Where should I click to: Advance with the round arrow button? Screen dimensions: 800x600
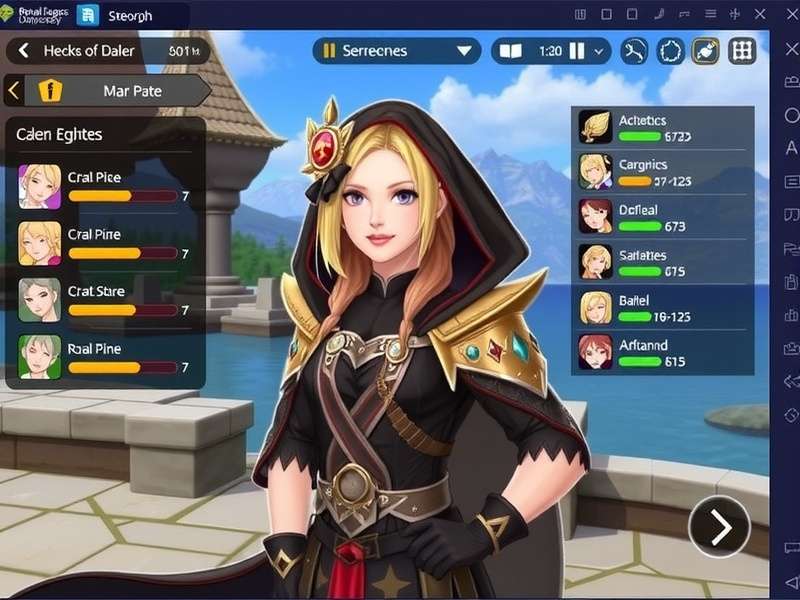(x=720, y=526)
